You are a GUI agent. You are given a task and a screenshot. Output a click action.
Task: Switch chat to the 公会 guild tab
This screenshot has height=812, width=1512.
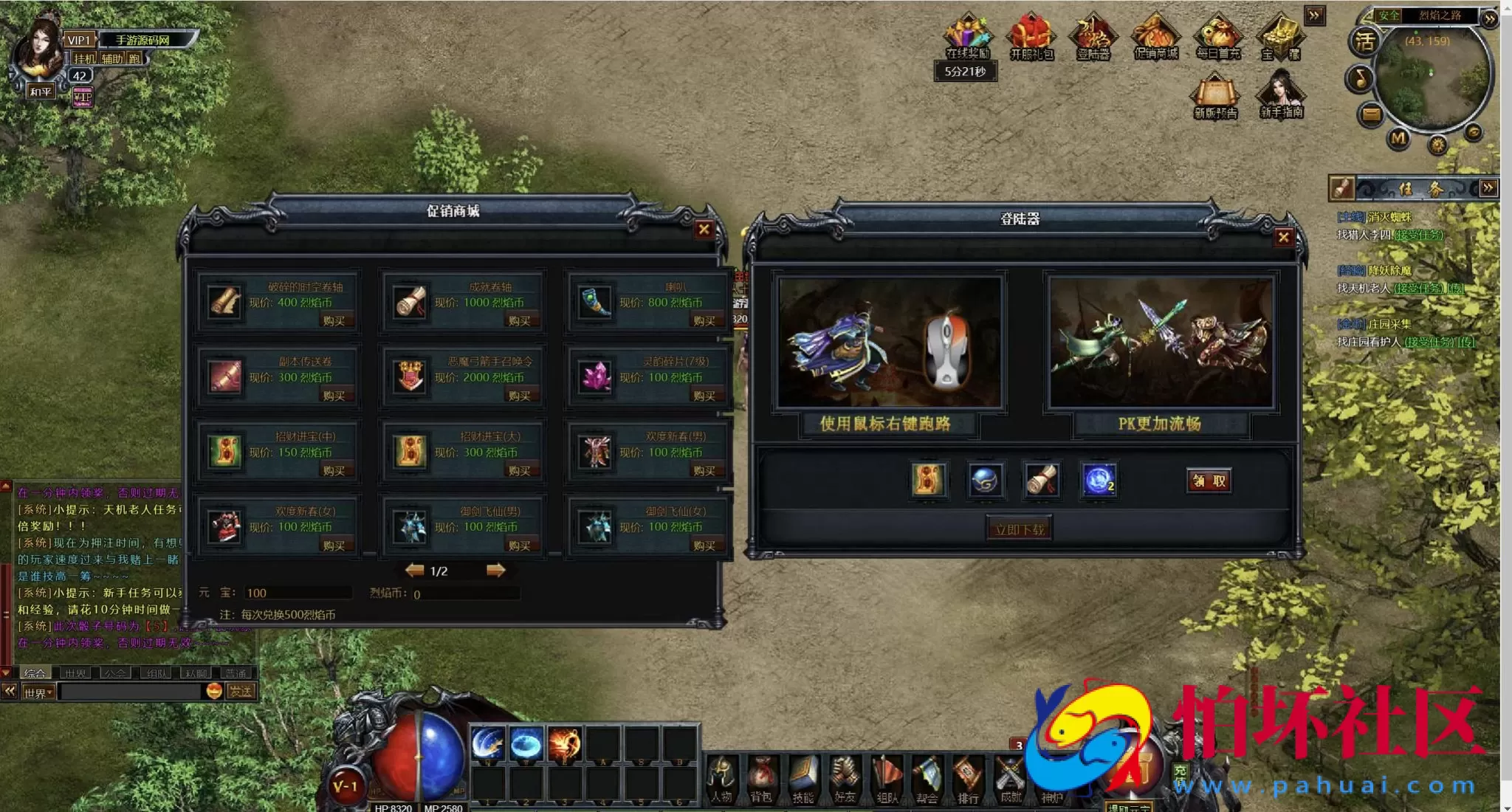coord(114,673)
